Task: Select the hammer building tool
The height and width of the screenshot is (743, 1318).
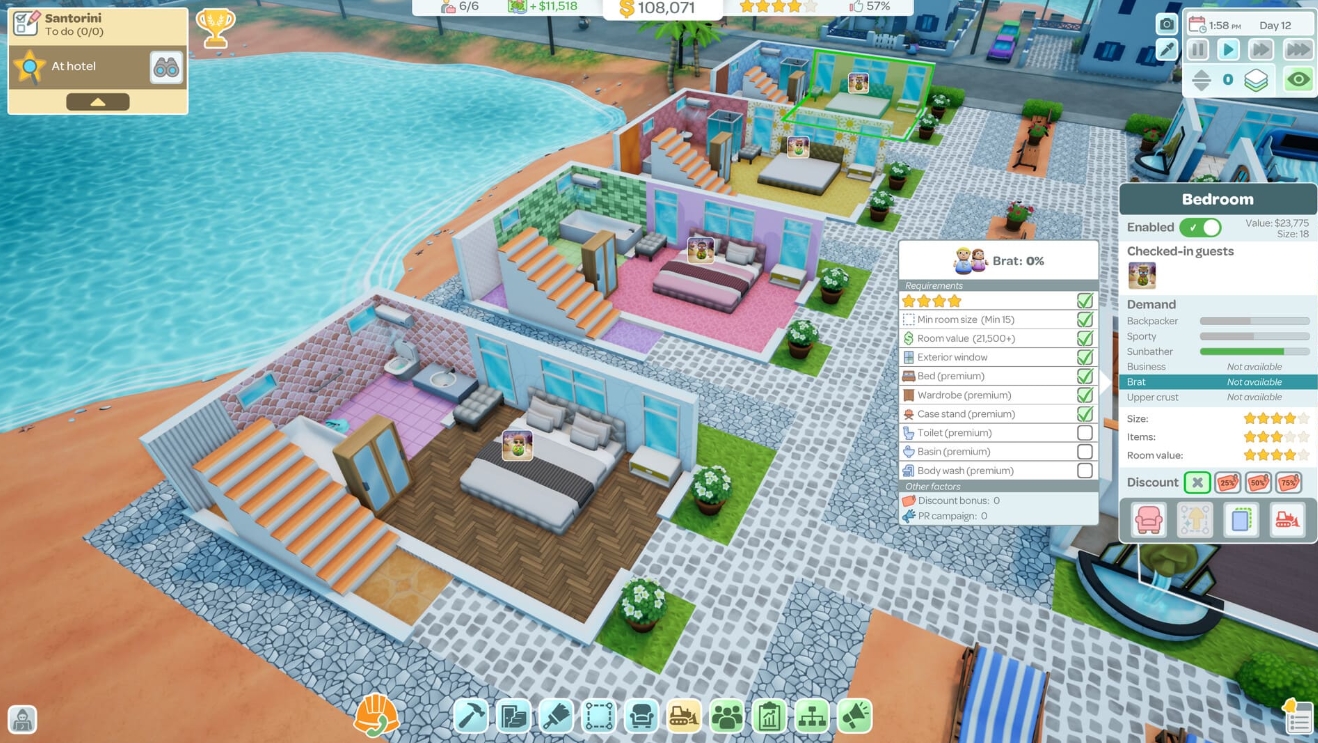Action: coord(472,716)
